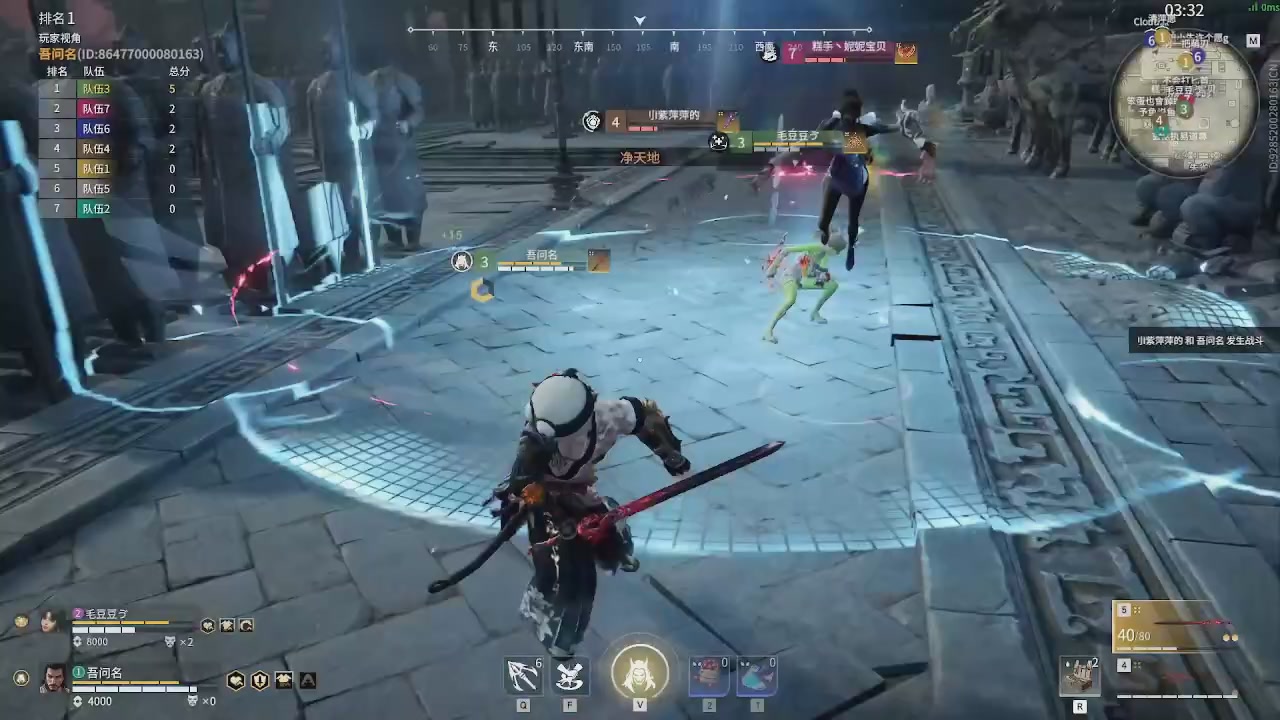
Task: Select the grappling hook item slot
Action: [x=523, y=676]
